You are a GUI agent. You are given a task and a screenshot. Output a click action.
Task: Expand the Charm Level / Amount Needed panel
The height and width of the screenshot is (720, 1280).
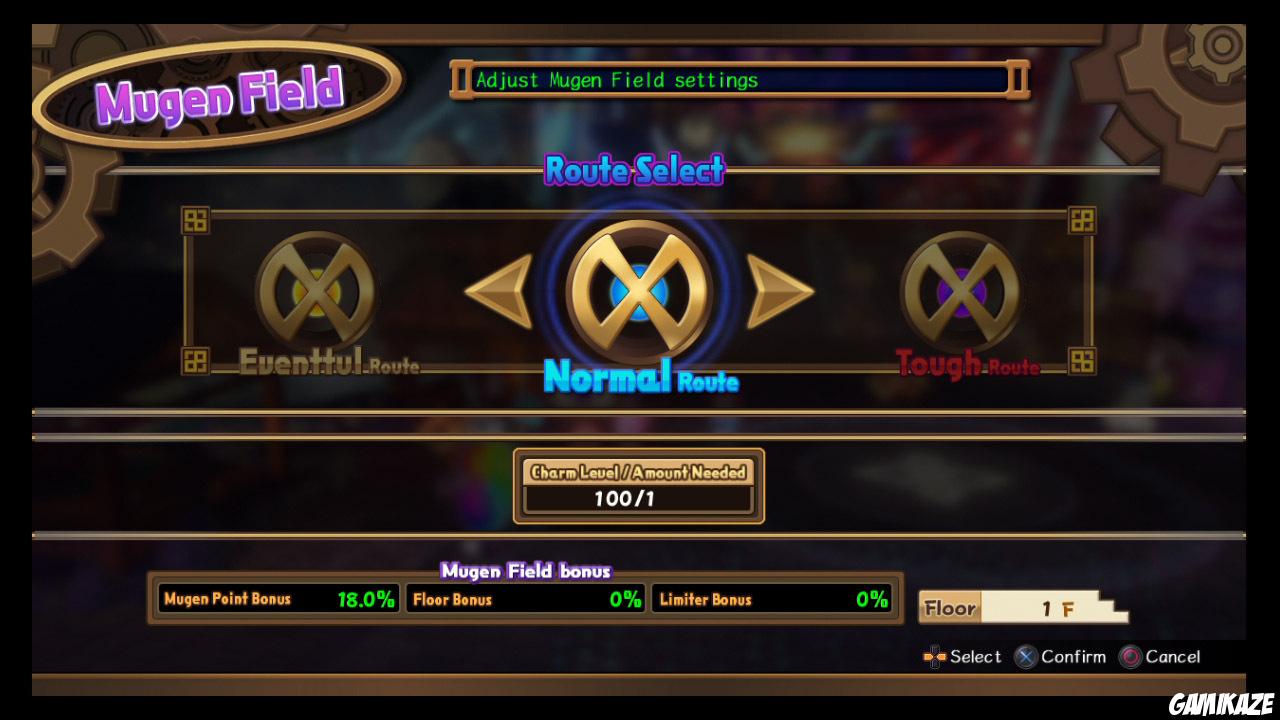click(x=638, y=485)
